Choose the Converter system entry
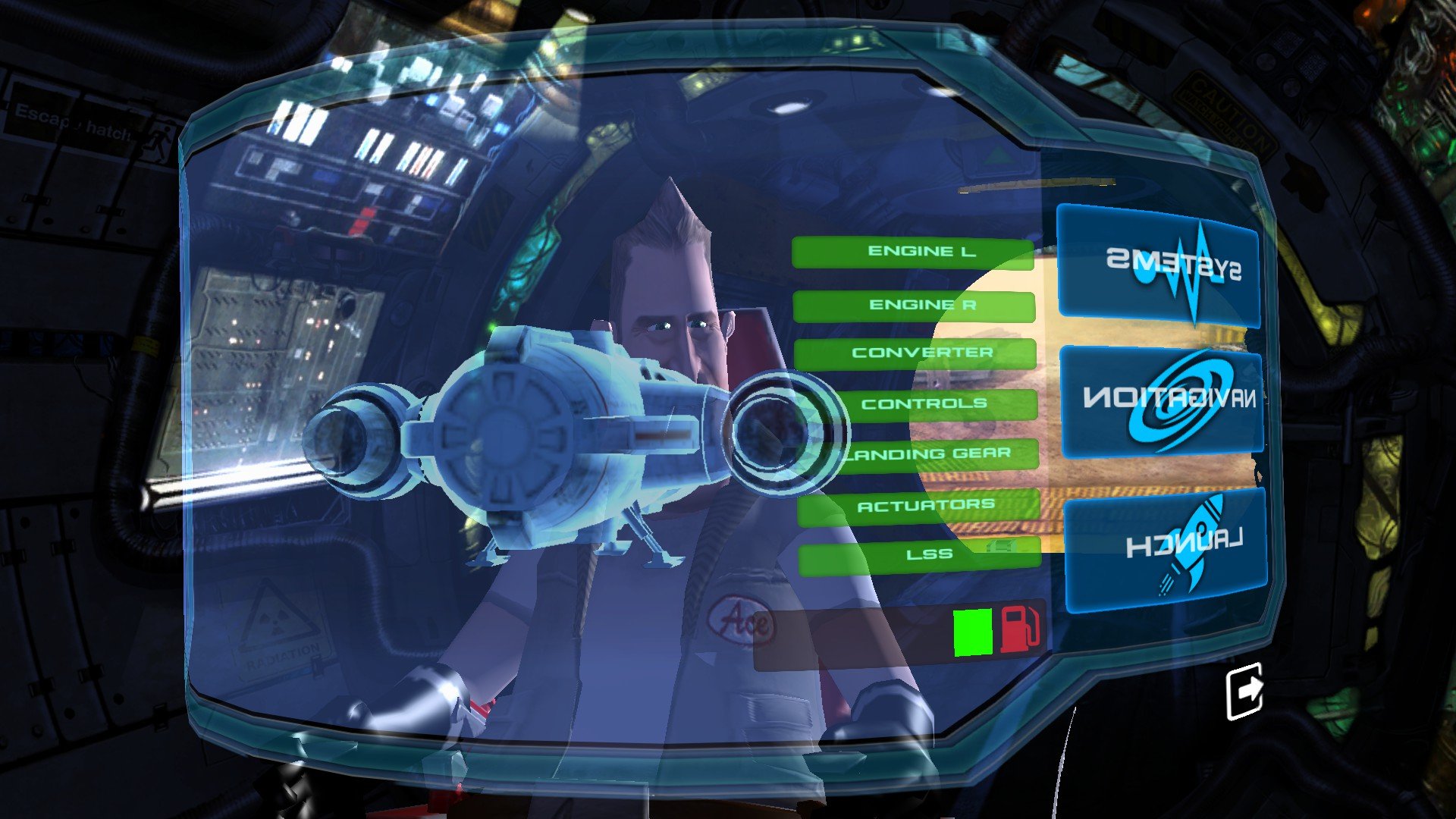Viewport: 1456px width, 819px height. click(915, 353)
